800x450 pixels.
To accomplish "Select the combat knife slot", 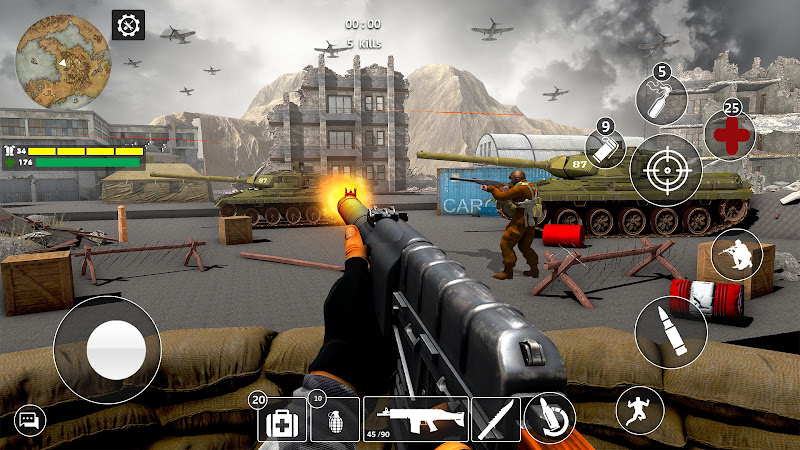I will 495,419.
